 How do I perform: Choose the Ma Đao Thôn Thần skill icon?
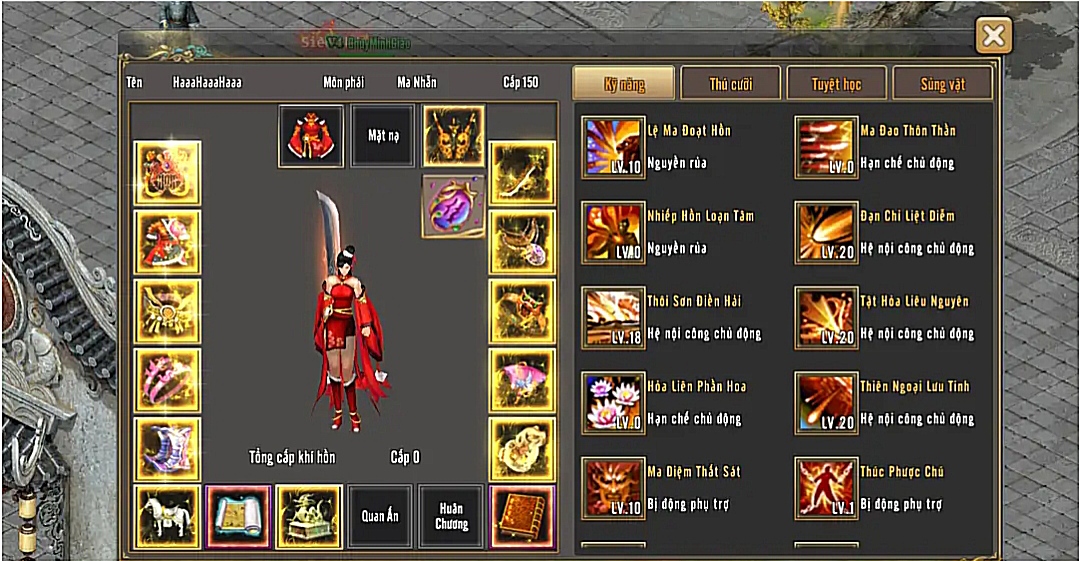click(826, 147)
